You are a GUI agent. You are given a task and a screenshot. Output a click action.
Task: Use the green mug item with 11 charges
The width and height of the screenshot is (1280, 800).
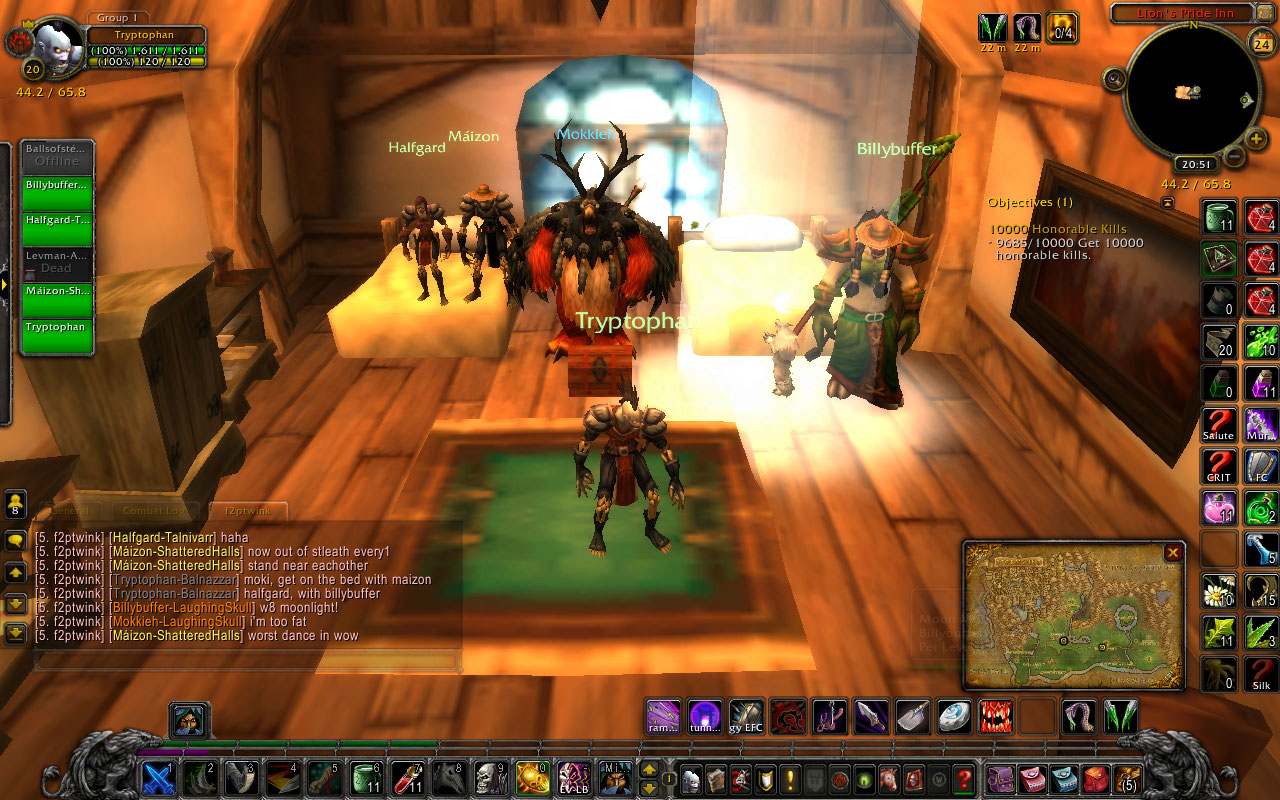pos(1218,217)
